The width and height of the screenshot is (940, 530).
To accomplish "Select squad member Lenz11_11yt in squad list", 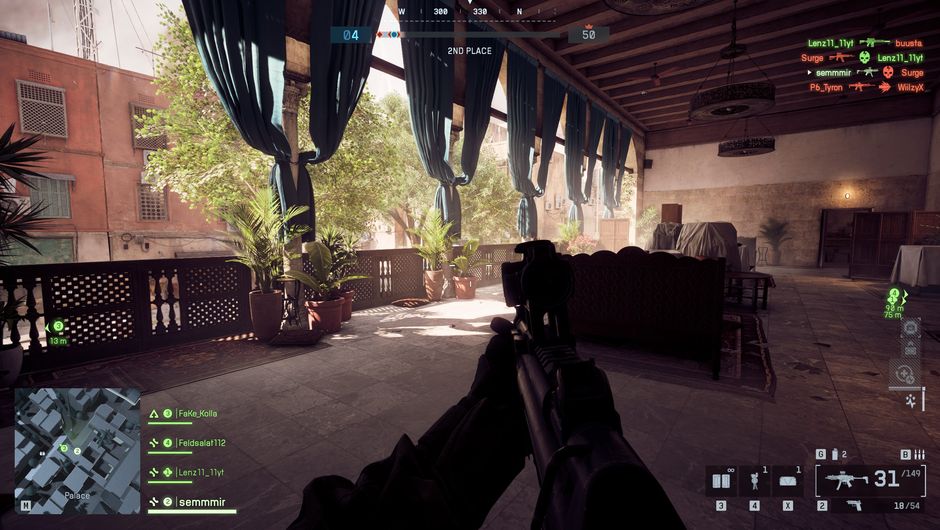I will pos(200,471).
